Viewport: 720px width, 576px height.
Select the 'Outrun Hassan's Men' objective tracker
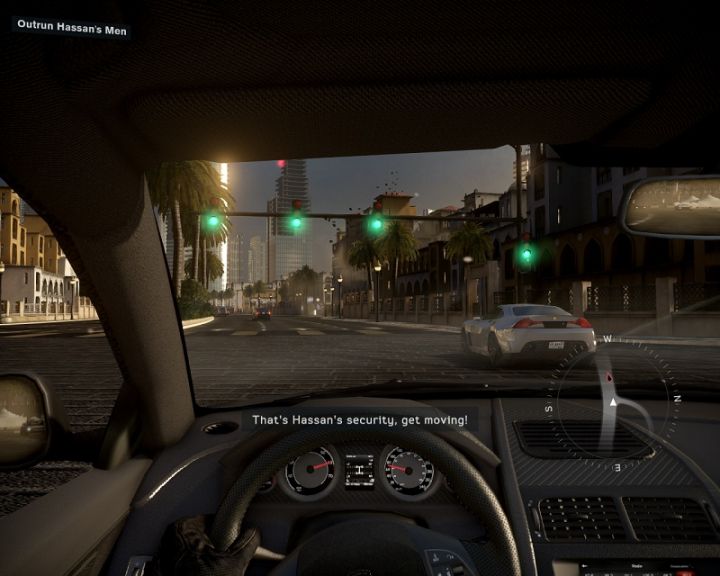[71, 27]
